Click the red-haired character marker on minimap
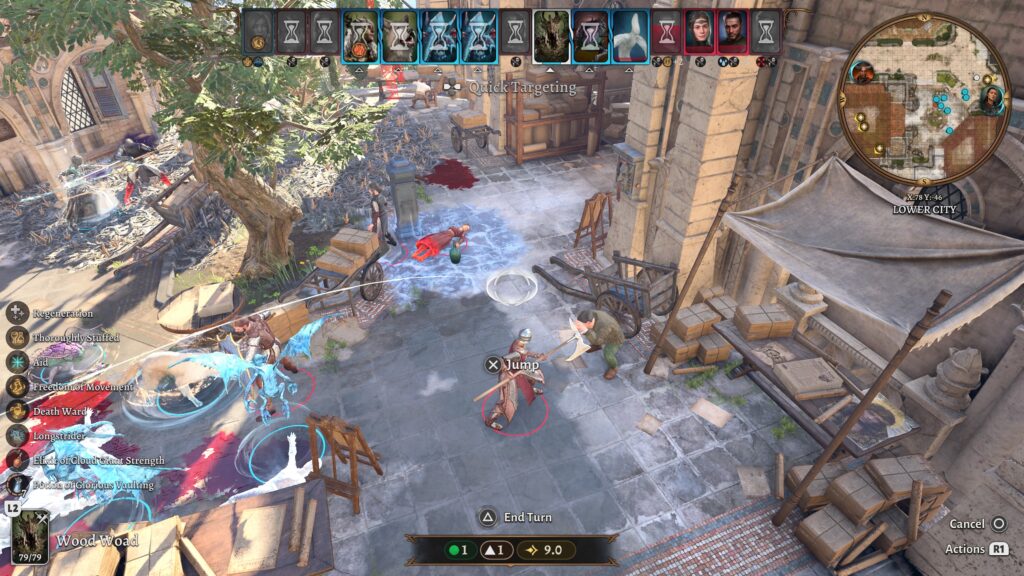Image resolution: width=1024 pixels, height=576 pixels. click(x=862, y=72)
